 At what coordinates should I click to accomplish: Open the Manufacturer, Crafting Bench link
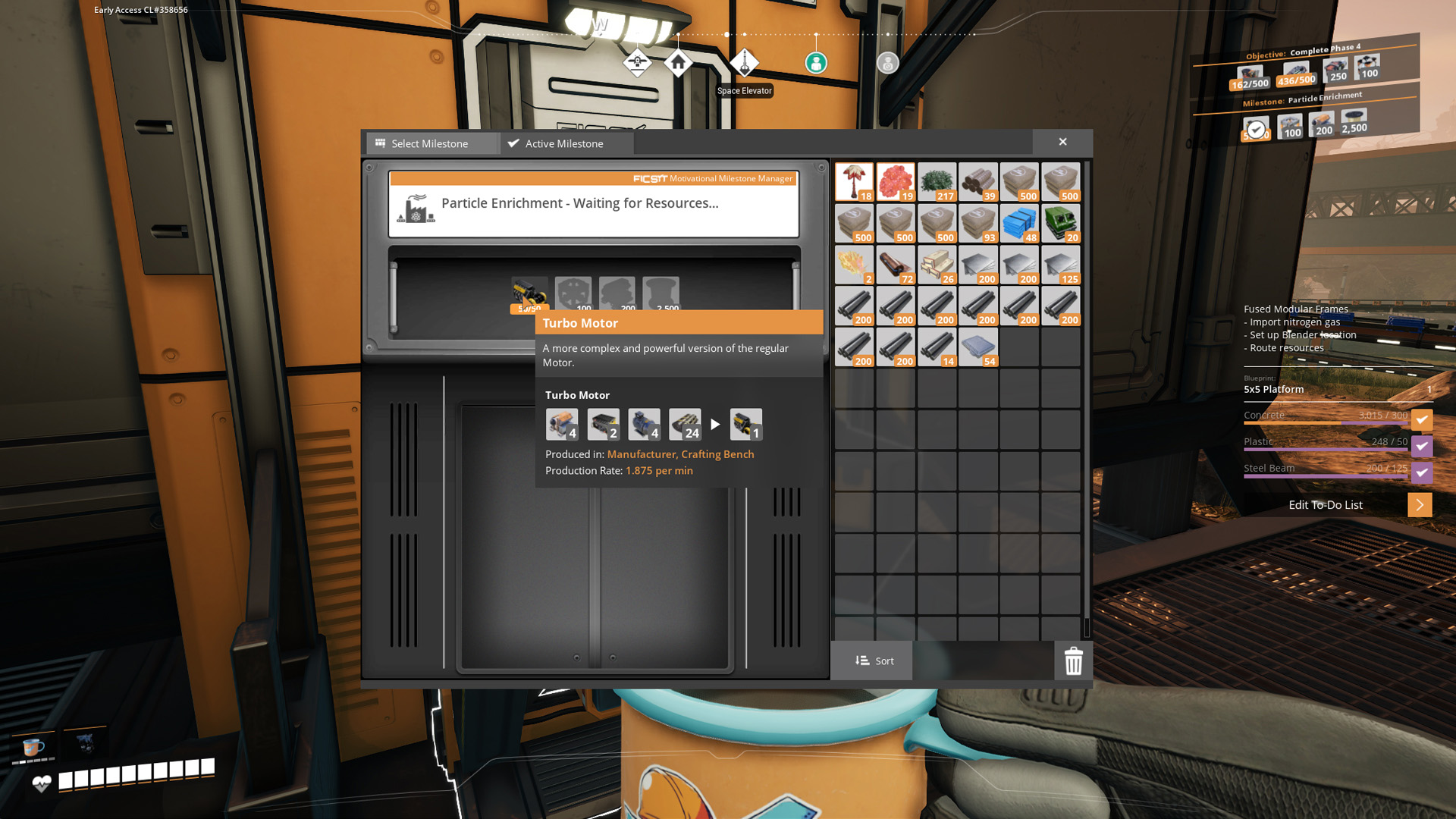[680, 454]
